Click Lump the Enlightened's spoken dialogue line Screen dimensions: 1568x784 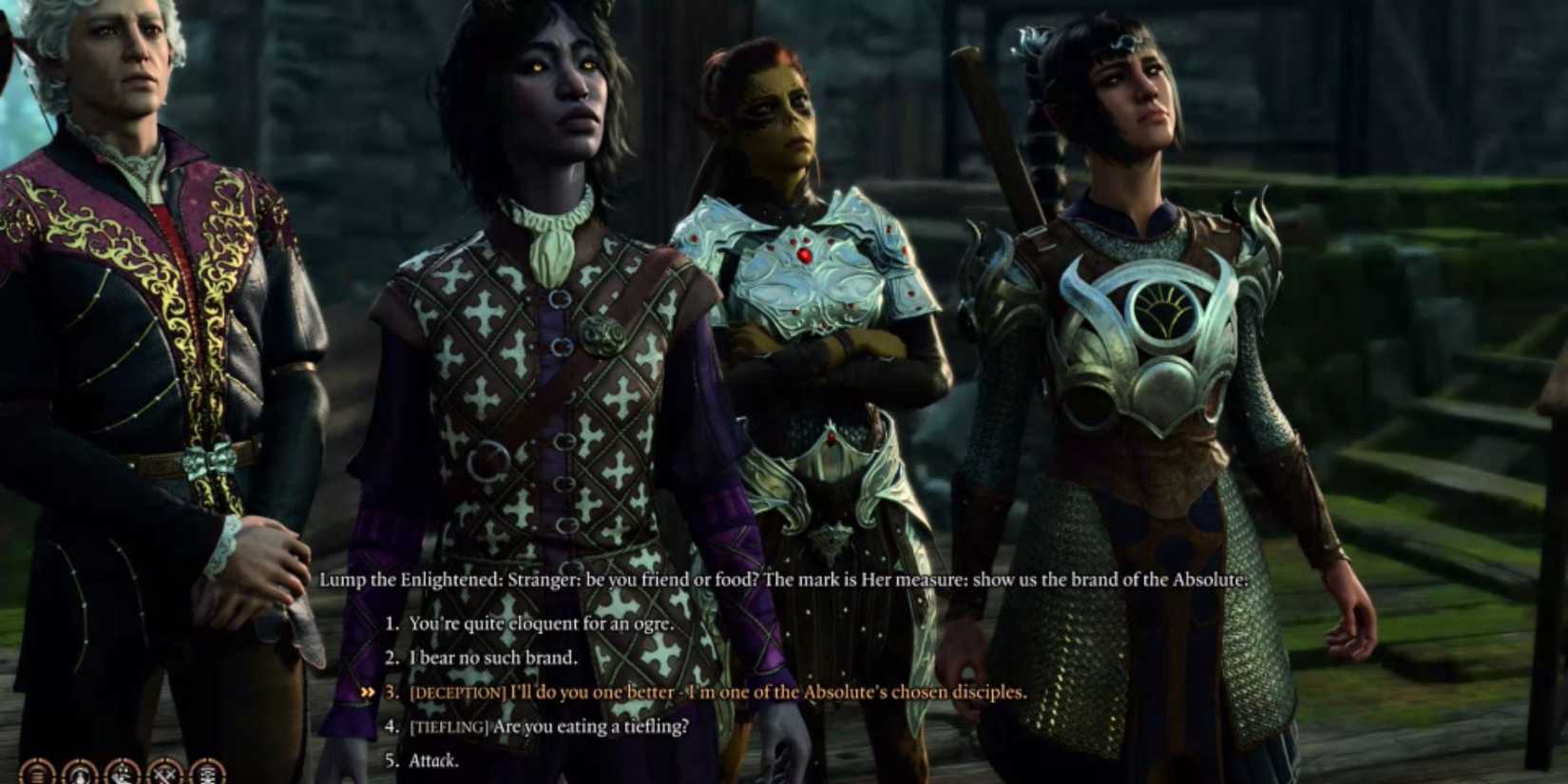click(787, 578)
